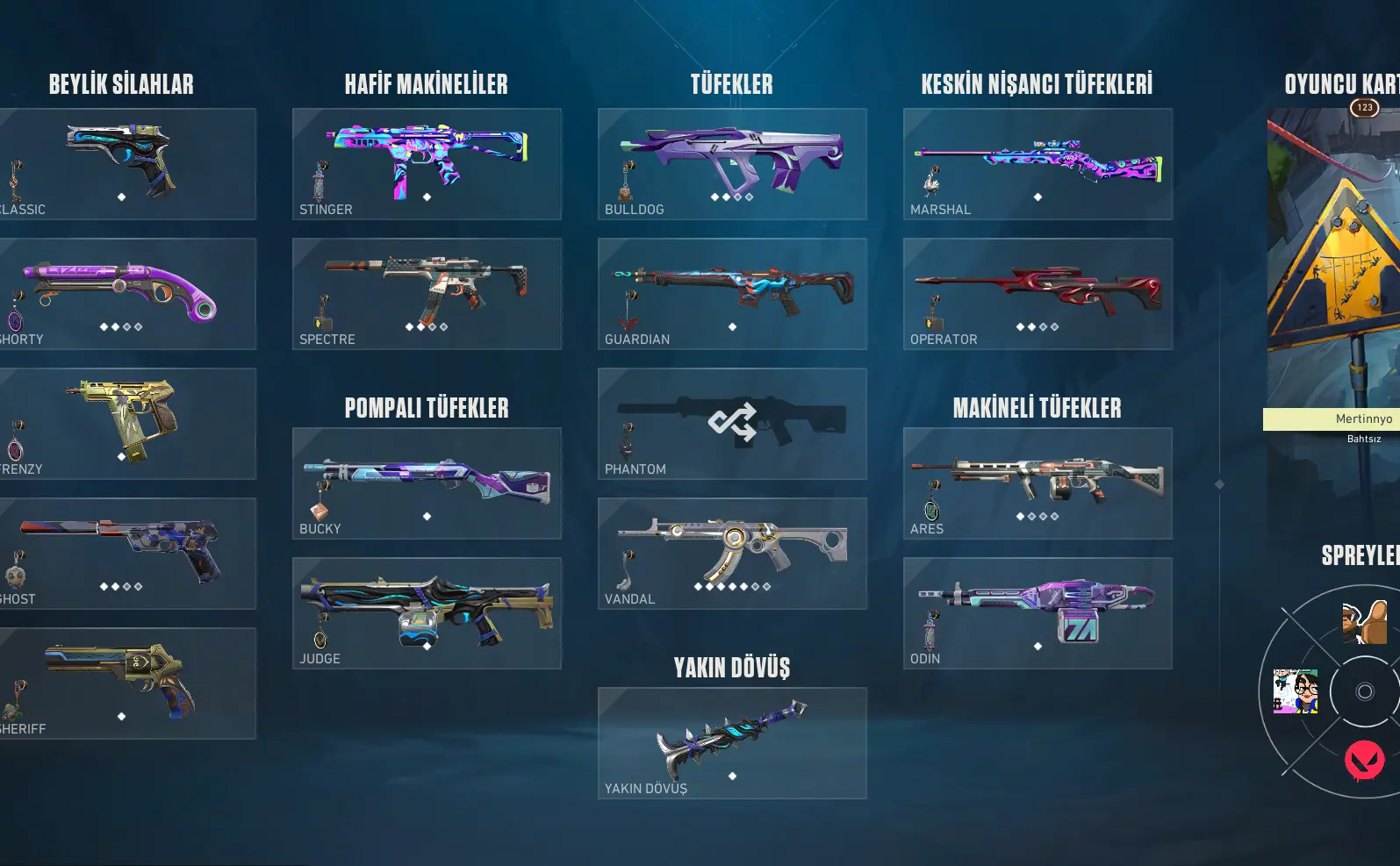
Task: Open the Sheriff revolver slot
Action: [123, 683]
